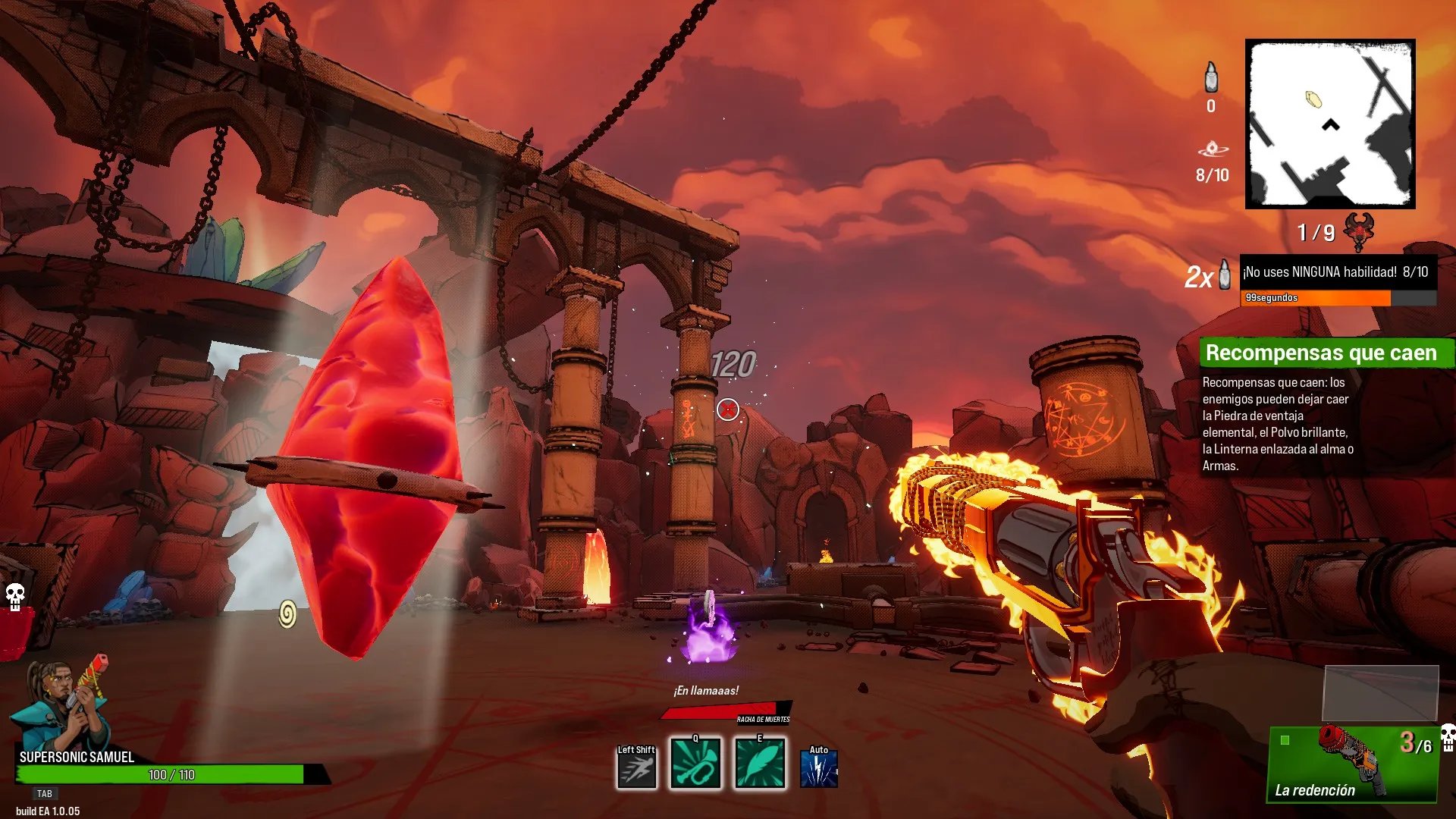Click the red demon boss icon
This screenshot has height=819, width=1456.
pos(1359,231)
